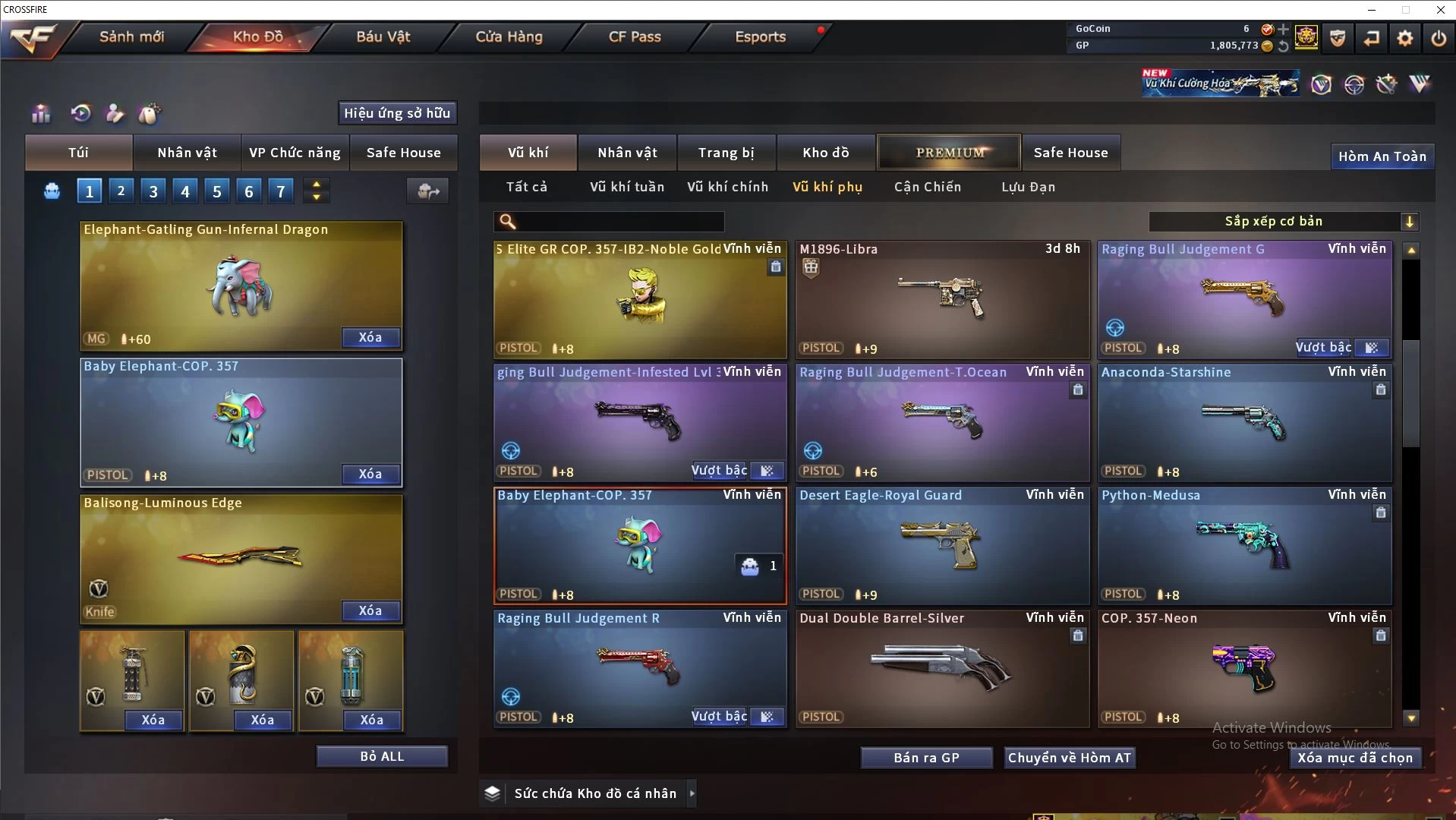1456x820 pixels.
Task: Open the gear settings icon
Action: 1404,37
